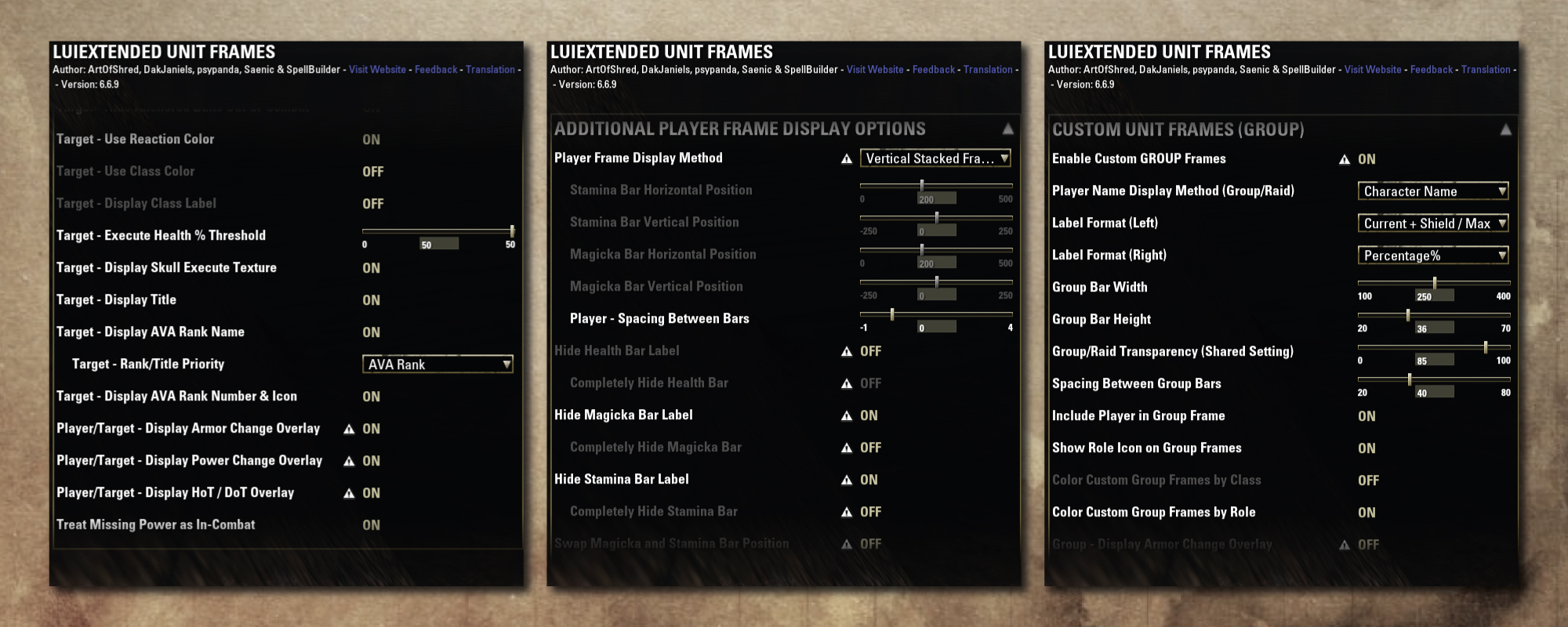Click the Spacing Between Bars slider for Player

tap(935, 314)
